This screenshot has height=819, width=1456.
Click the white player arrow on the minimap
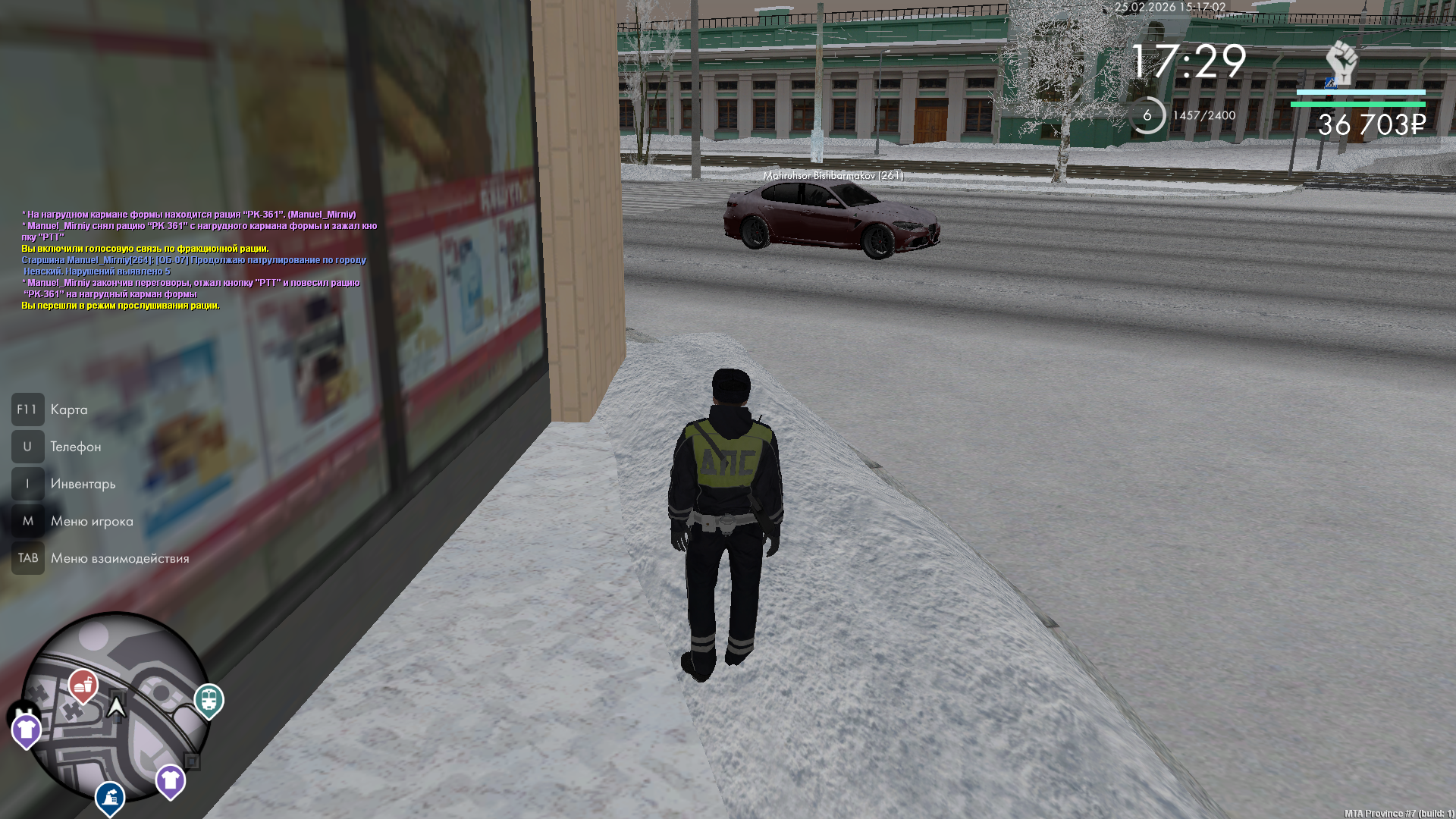point(116,708)
